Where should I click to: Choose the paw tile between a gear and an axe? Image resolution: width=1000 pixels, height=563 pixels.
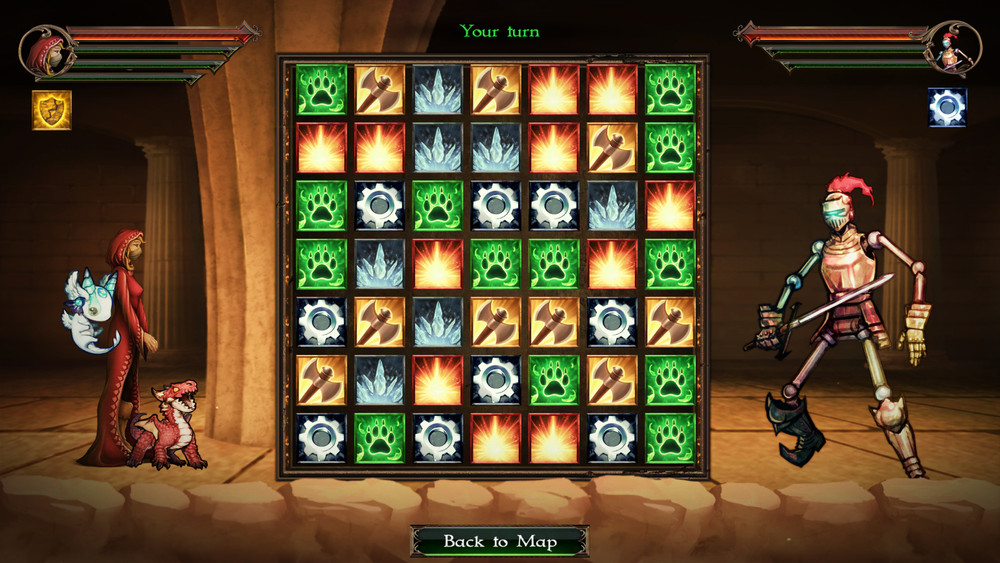554,380
